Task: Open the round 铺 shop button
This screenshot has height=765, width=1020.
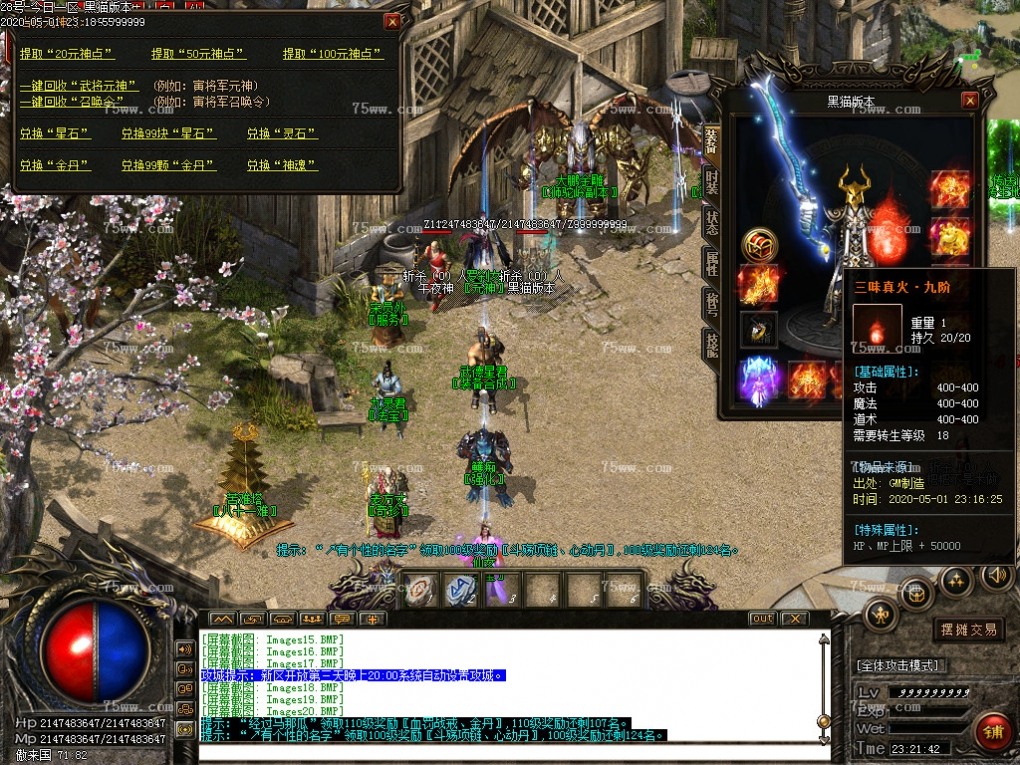Action: tap(992, 731)
